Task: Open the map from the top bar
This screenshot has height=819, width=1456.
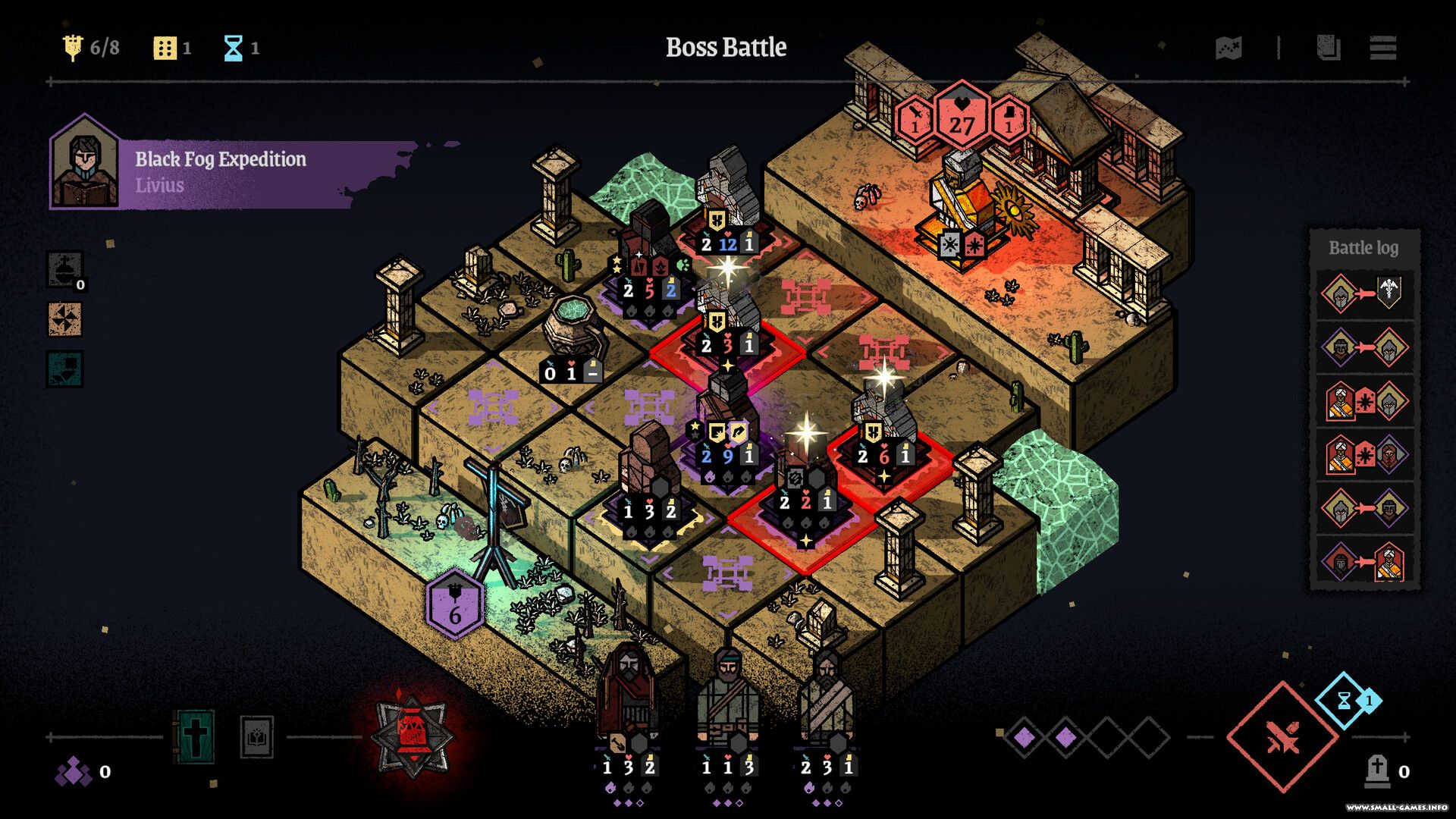Action: (x=1228, y=49)
